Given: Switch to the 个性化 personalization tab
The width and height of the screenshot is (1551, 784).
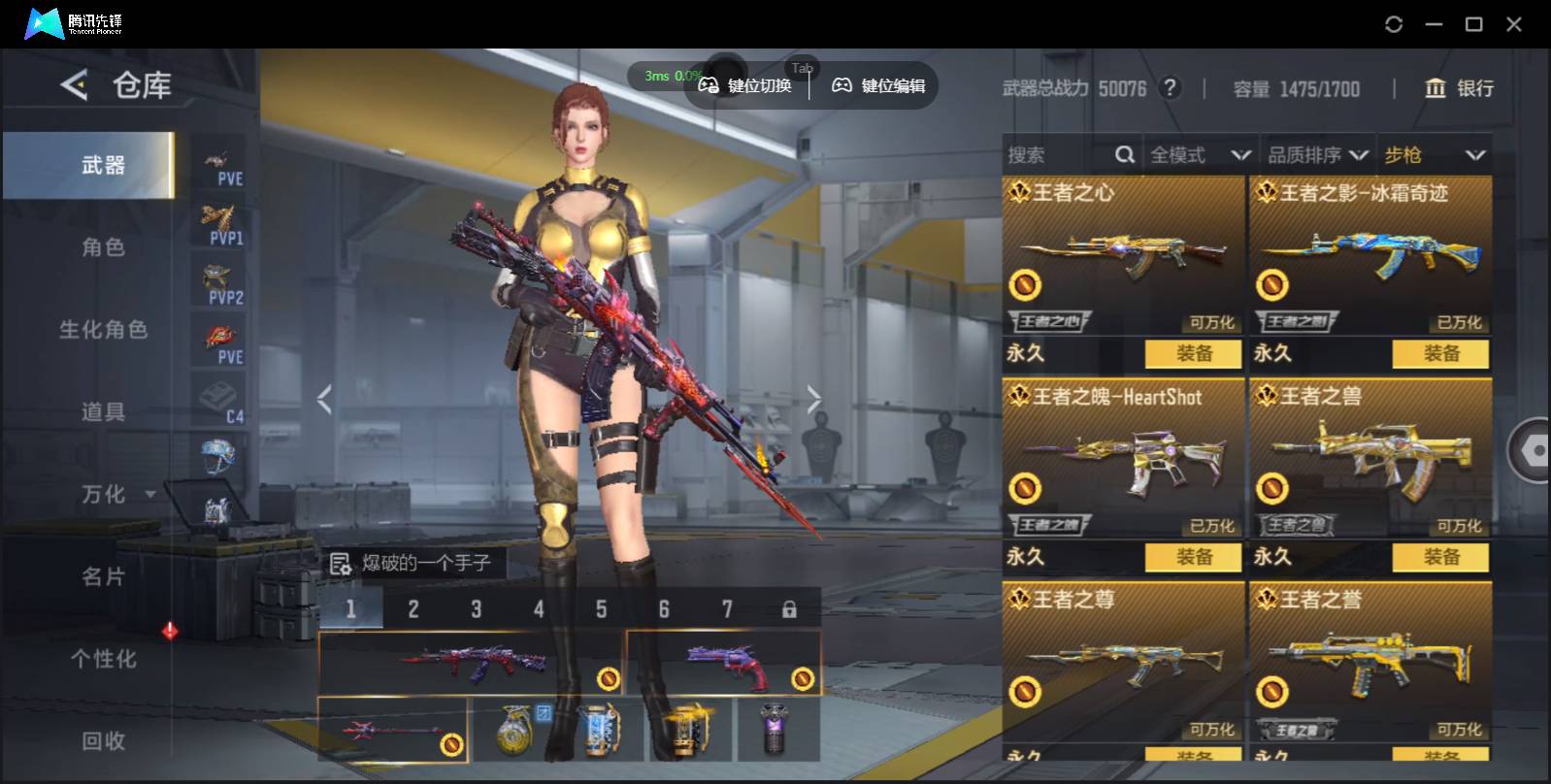Looking at the screenshot, I should (x=103, y=659).
